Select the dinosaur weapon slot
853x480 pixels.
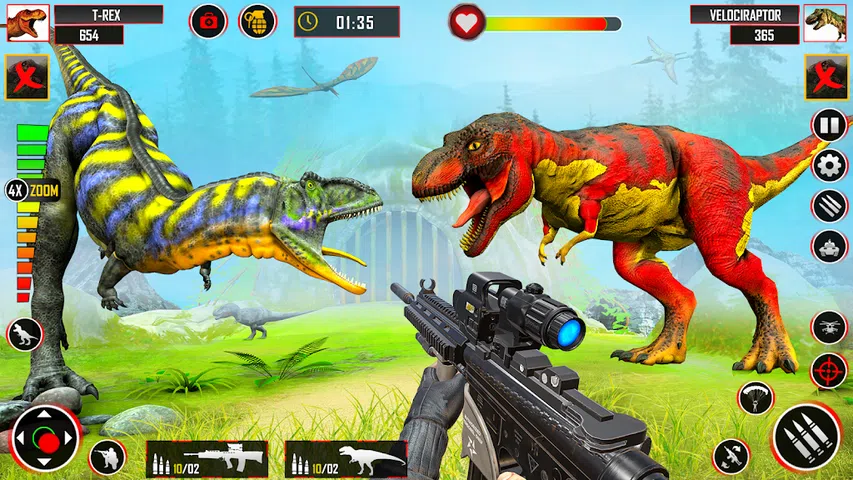346,459
